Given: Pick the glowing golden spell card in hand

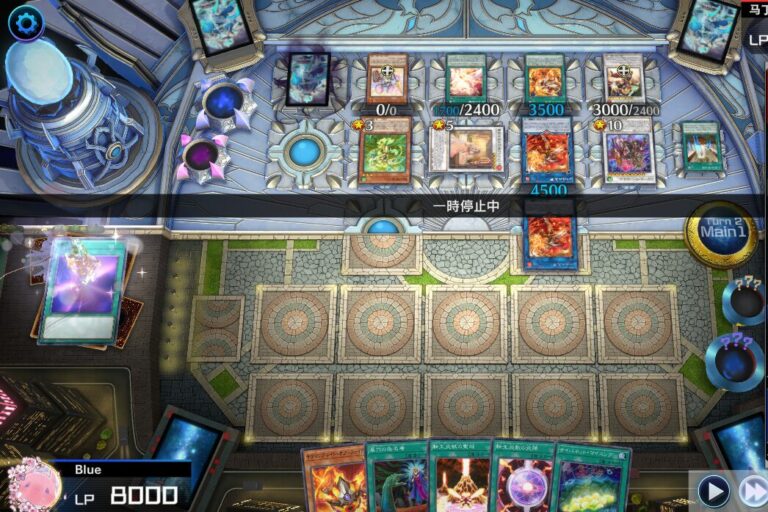Looking at the screenshot, I should pyautogui.click(x=459, y=478).
